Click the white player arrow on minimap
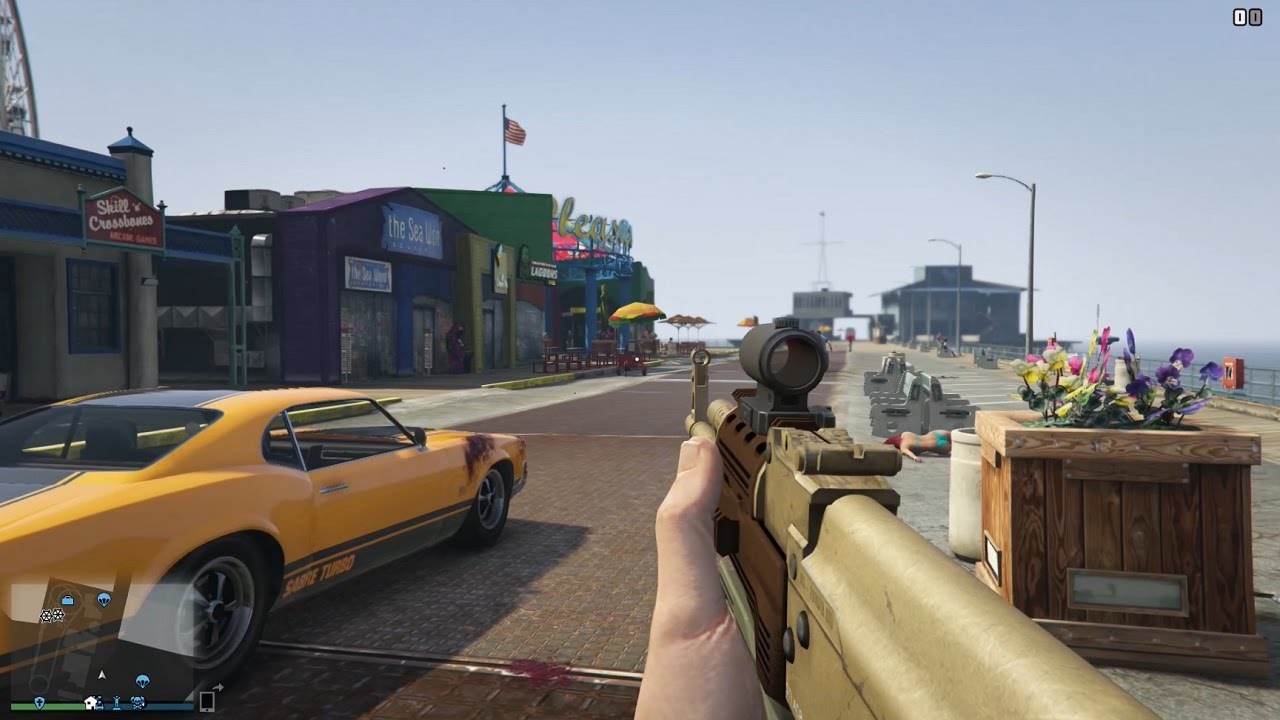This screenshot has height=720, width=1280. point(101,674)
